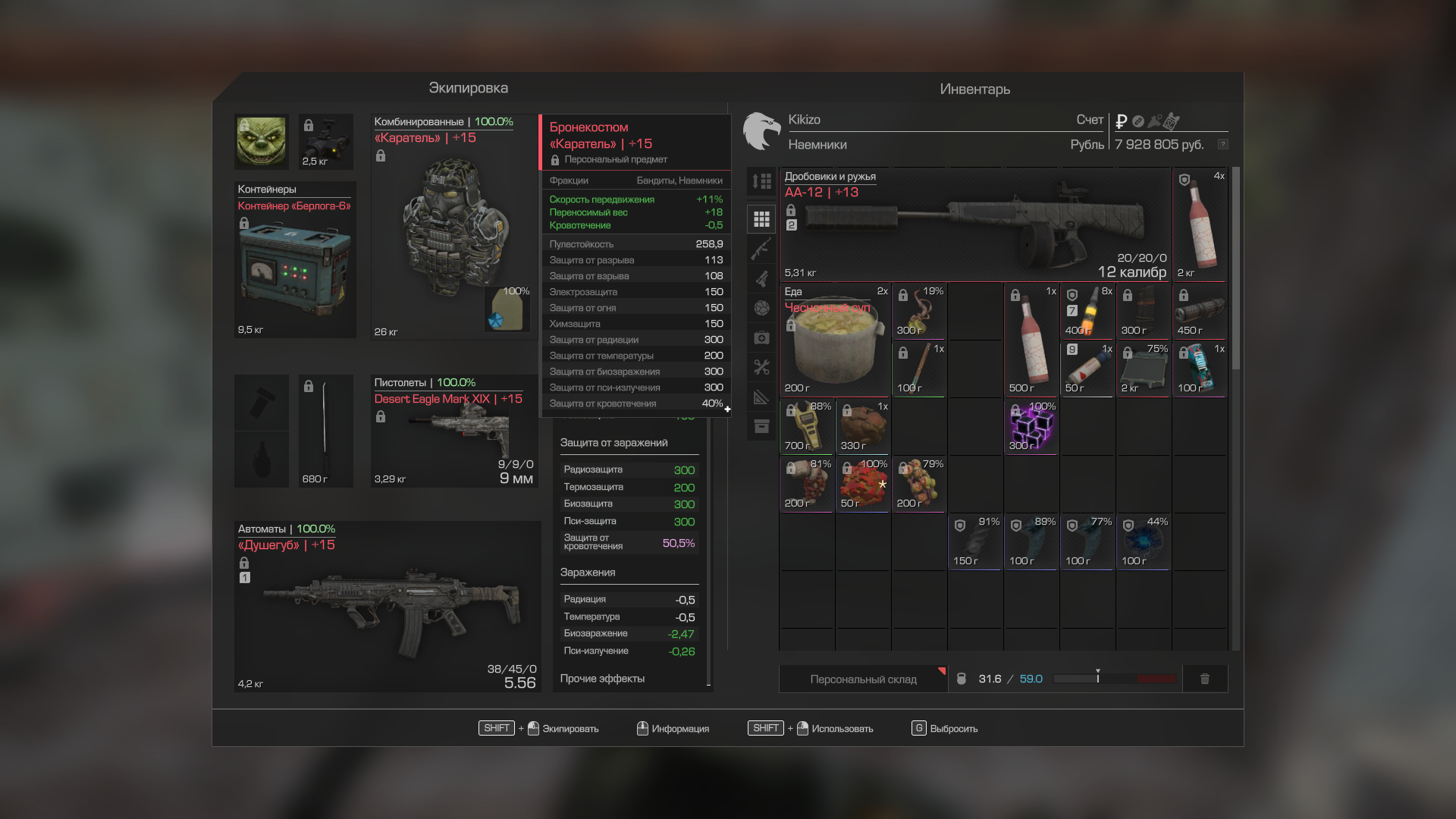The width and height of the screenshot is (1456, 819).
Task: Open the «Берлога-6» container slot
Action: click(x=295, y=259)
